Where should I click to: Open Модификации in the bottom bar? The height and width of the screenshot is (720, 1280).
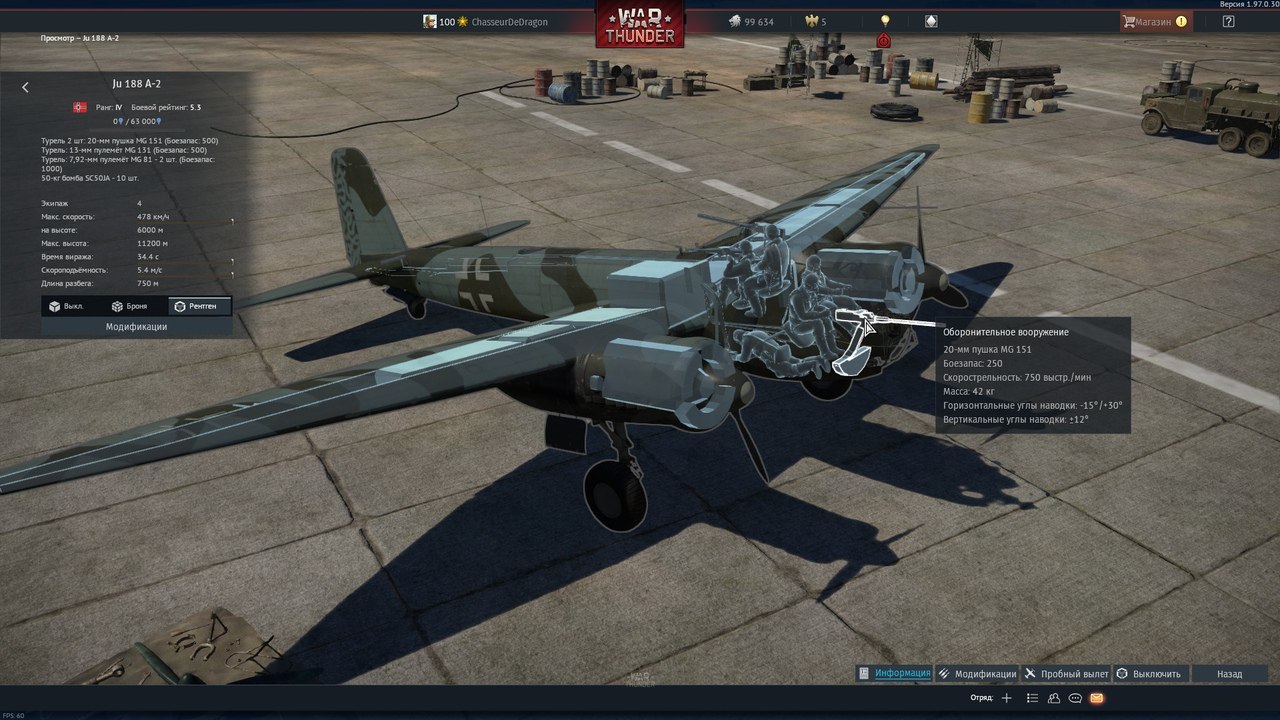point(977,674)
